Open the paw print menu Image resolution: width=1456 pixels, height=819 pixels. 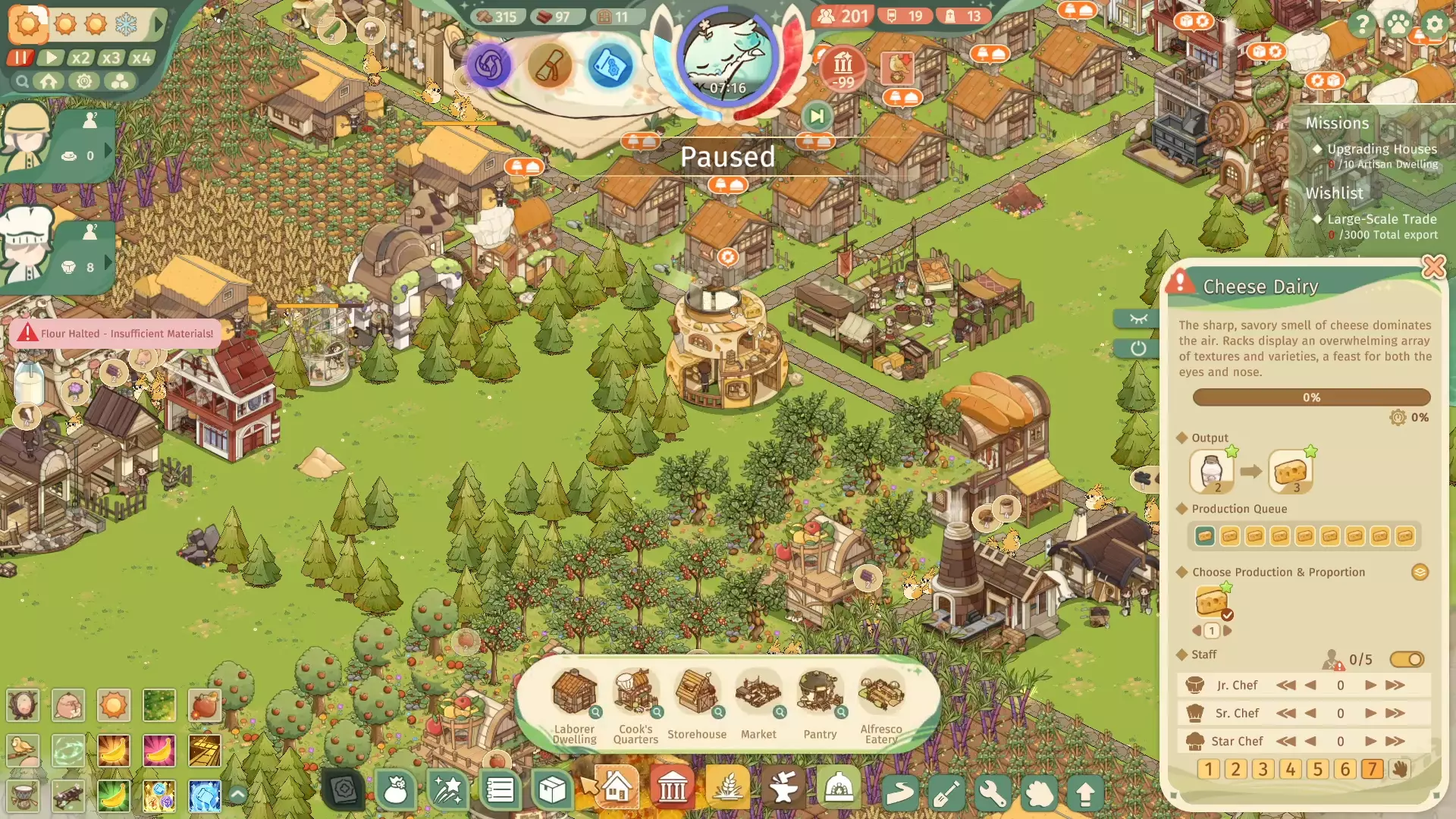click(x=1398, y=24)
